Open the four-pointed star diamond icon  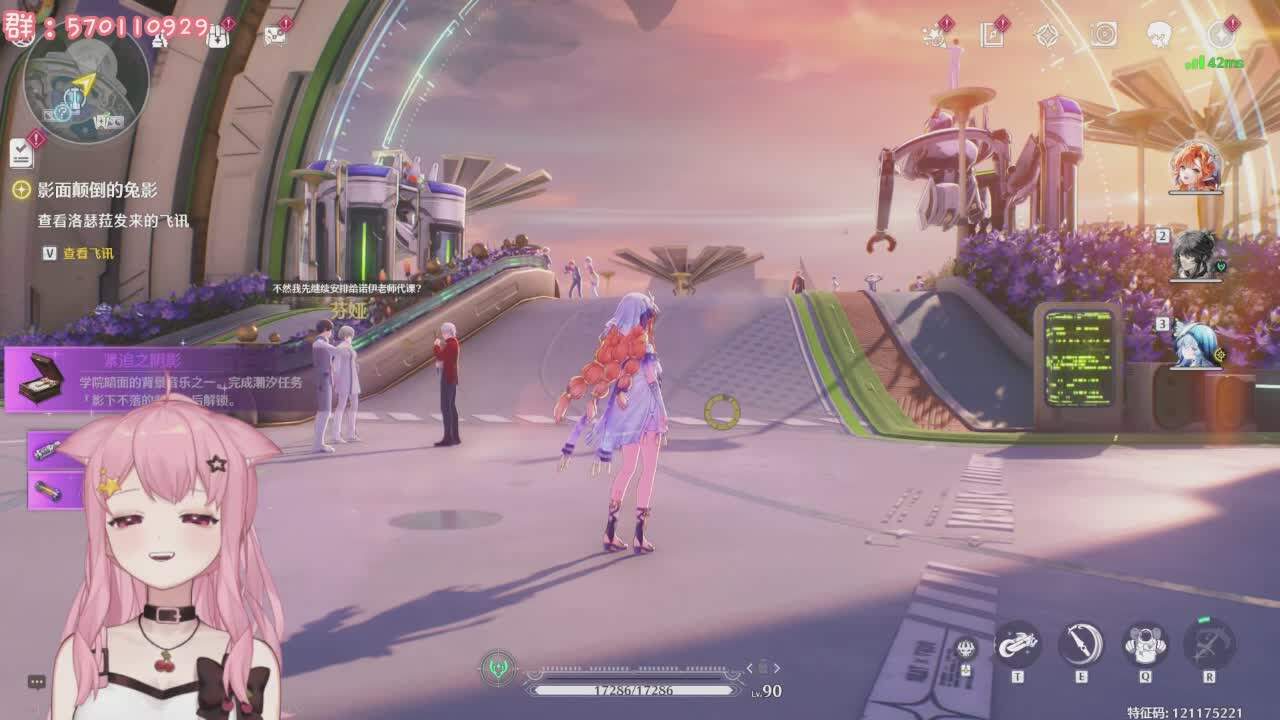pos(1047,34)
